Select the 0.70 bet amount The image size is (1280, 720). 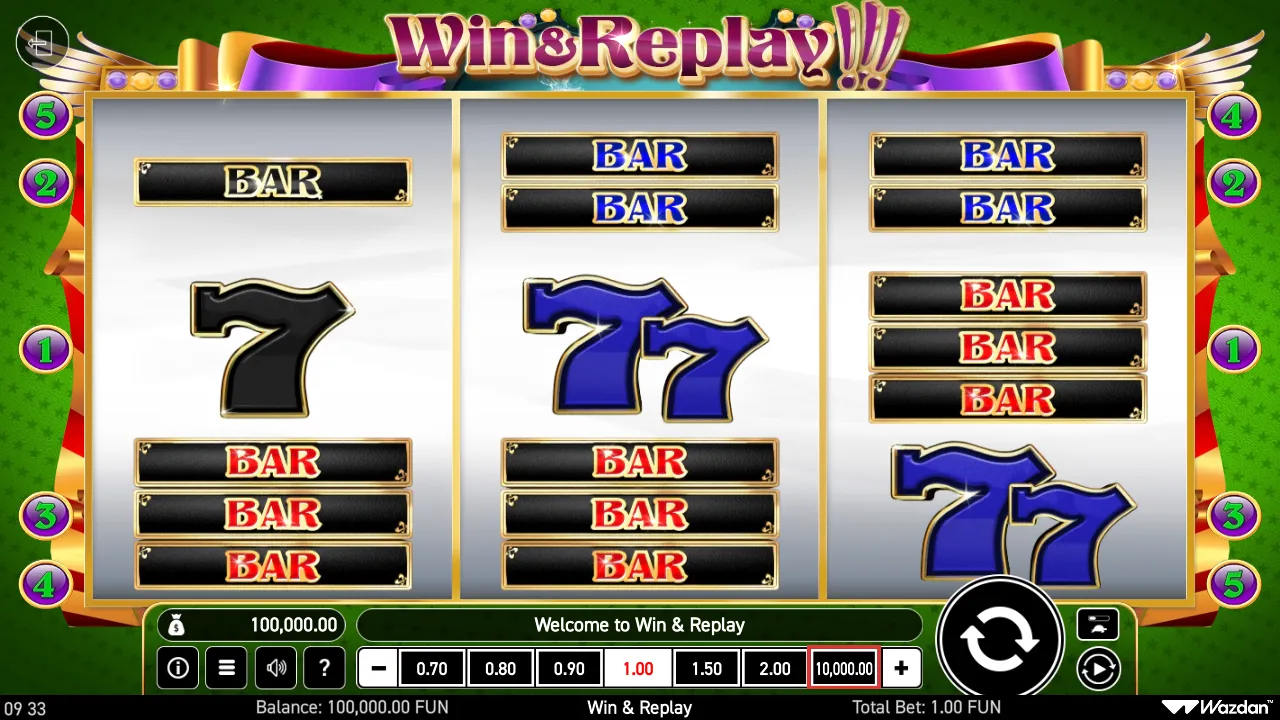pos(432,668)
